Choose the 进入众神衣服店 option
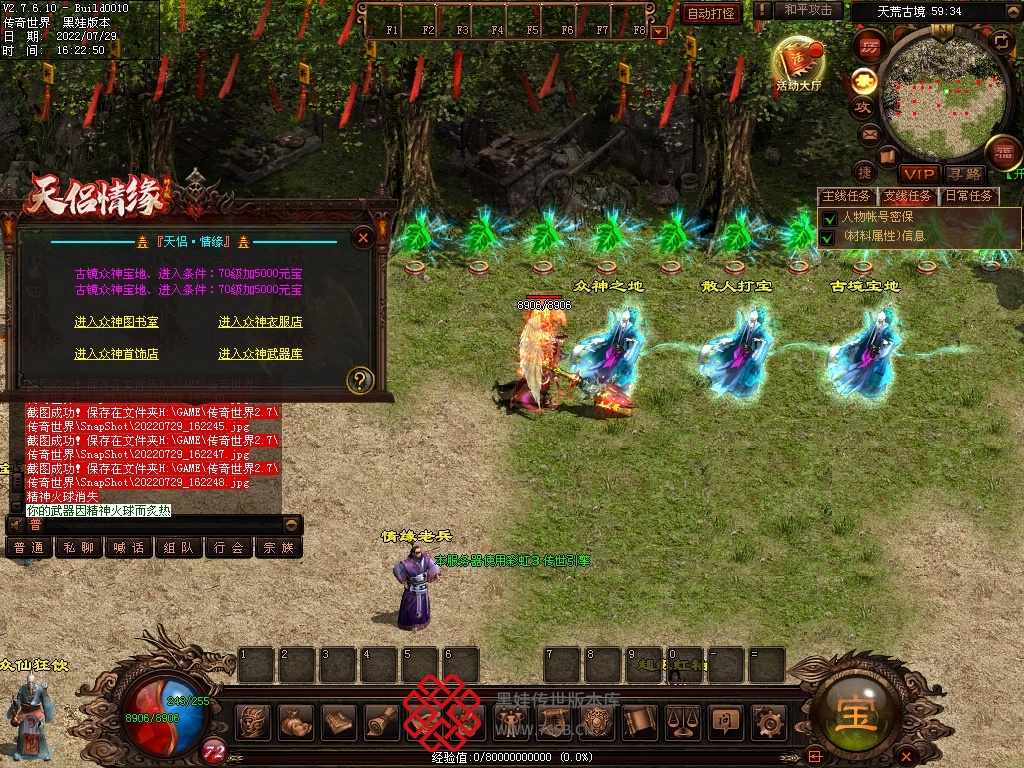 (260, 322)
